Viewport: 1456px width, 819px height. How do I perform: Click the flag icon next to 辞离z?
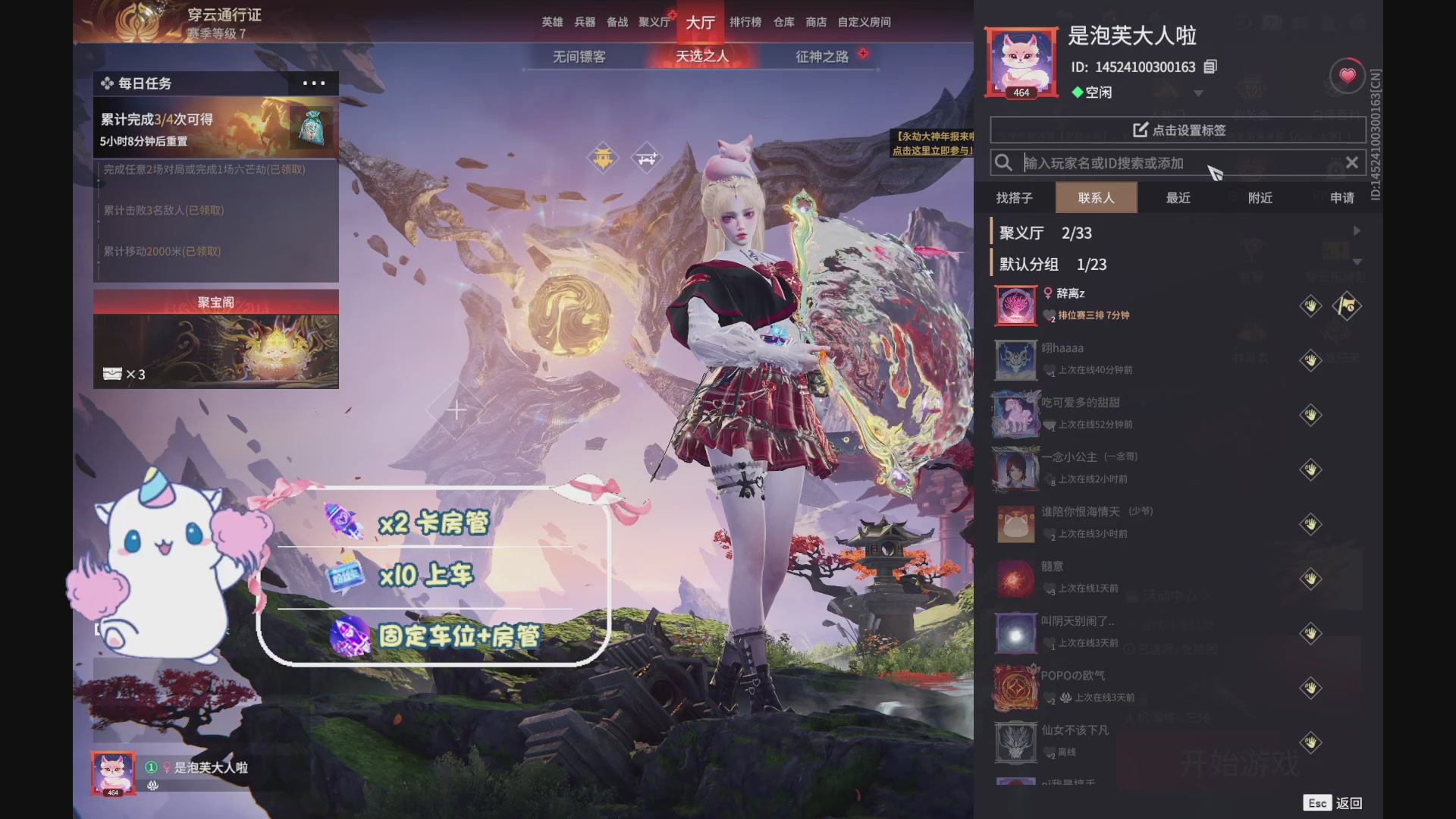coord(1348,306)
